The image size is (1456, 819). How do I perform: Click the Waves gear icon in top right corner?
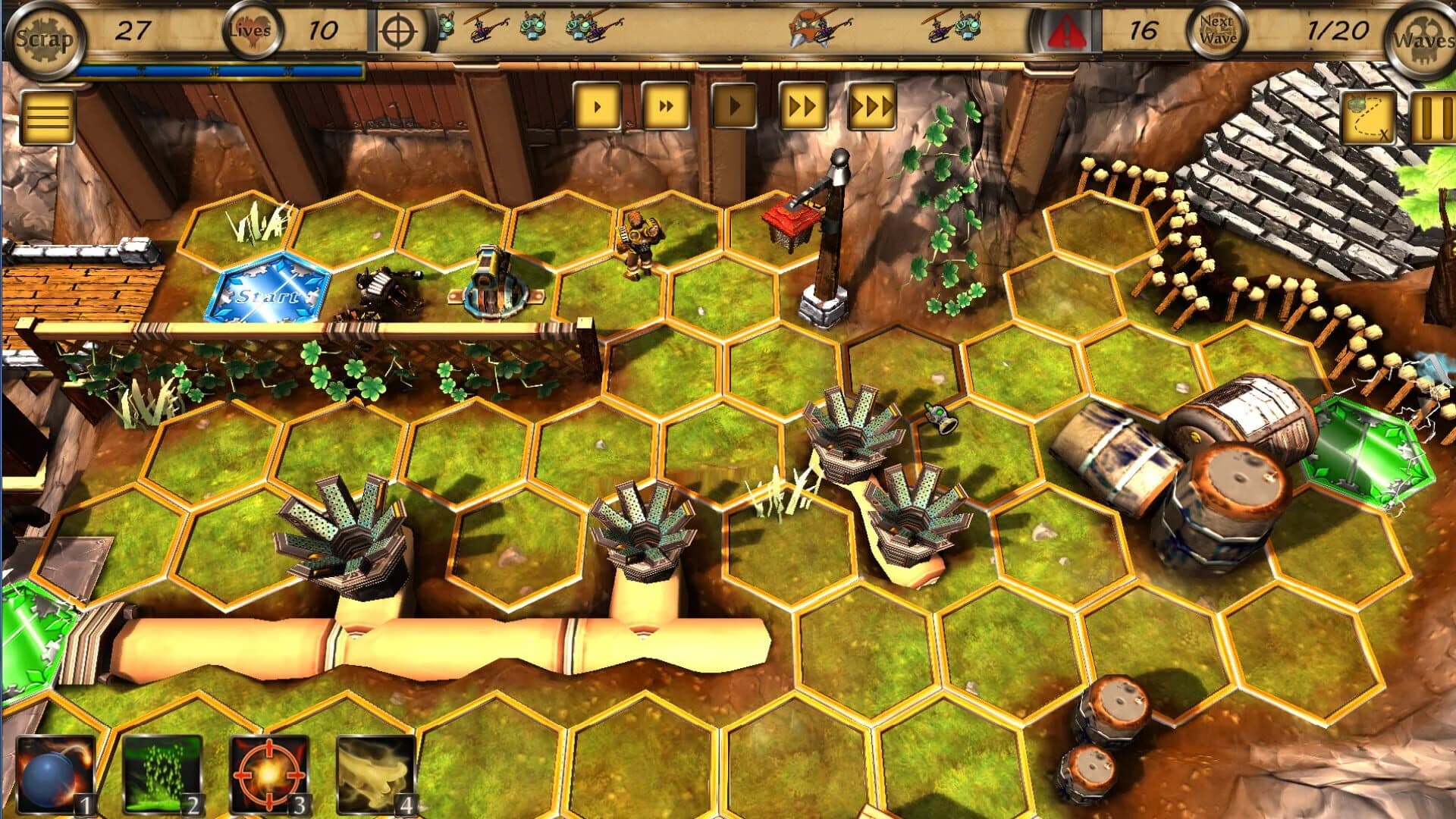coord(1423,32)
